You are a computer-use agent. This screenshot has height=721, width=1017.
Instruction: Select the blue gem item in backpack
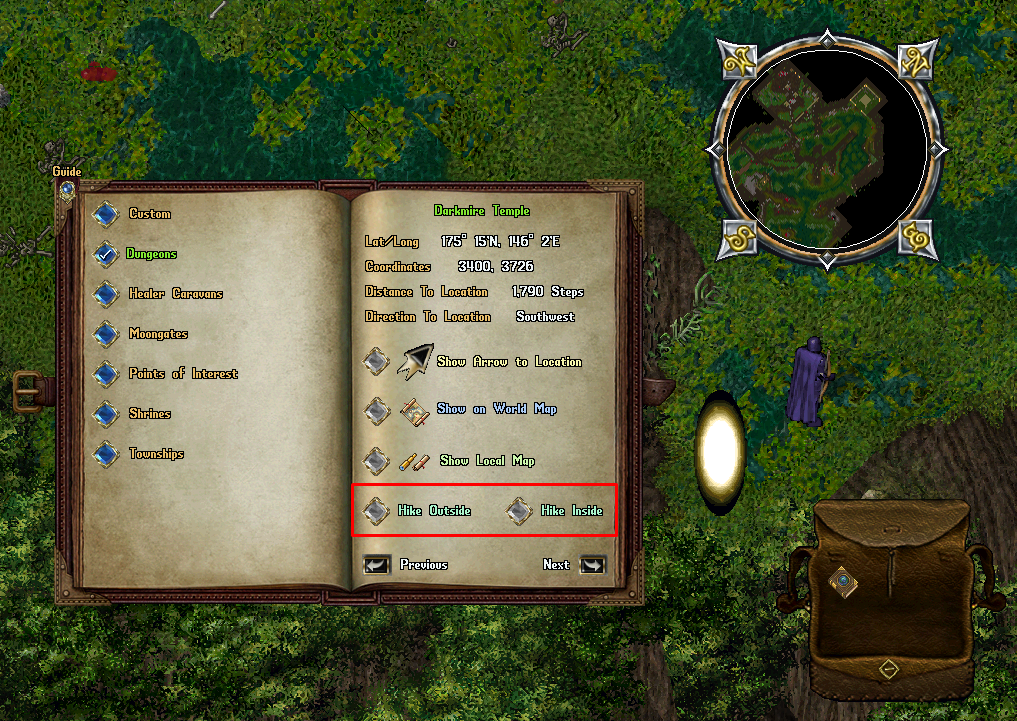click(x=845, y=579)
